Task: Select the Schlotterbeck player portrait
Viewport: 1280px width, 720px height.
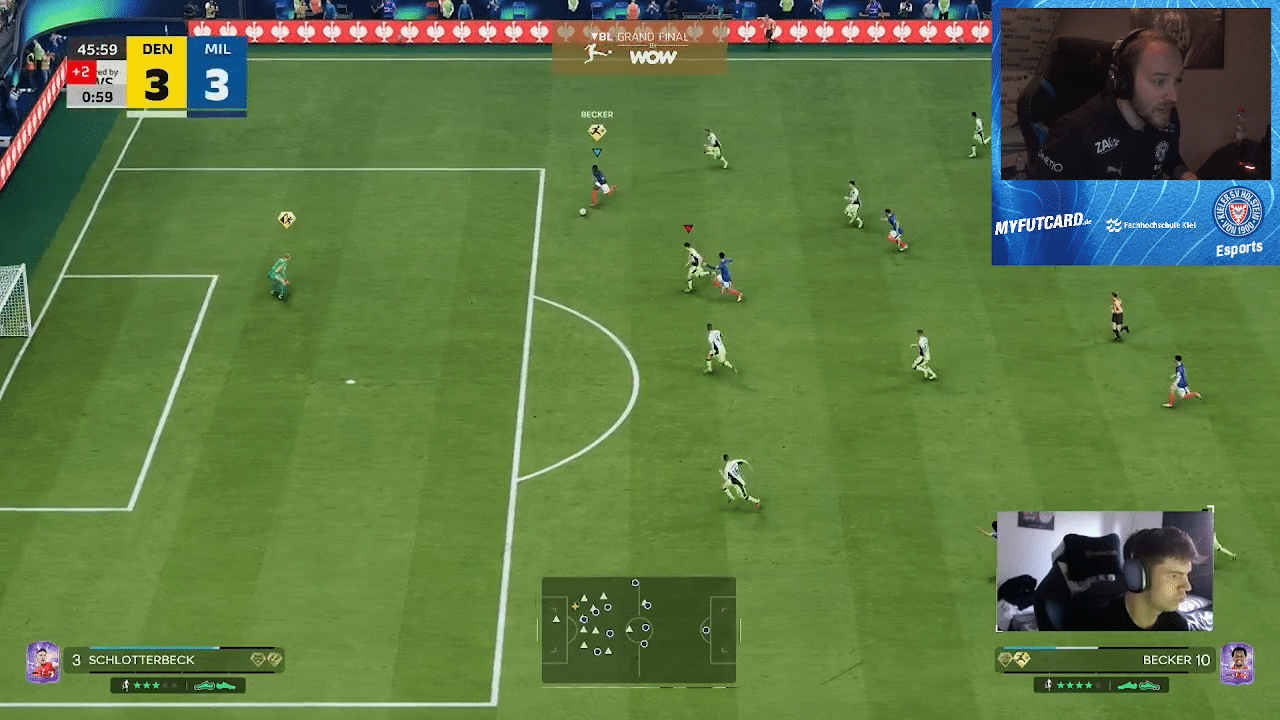Action: coord(43,662)
